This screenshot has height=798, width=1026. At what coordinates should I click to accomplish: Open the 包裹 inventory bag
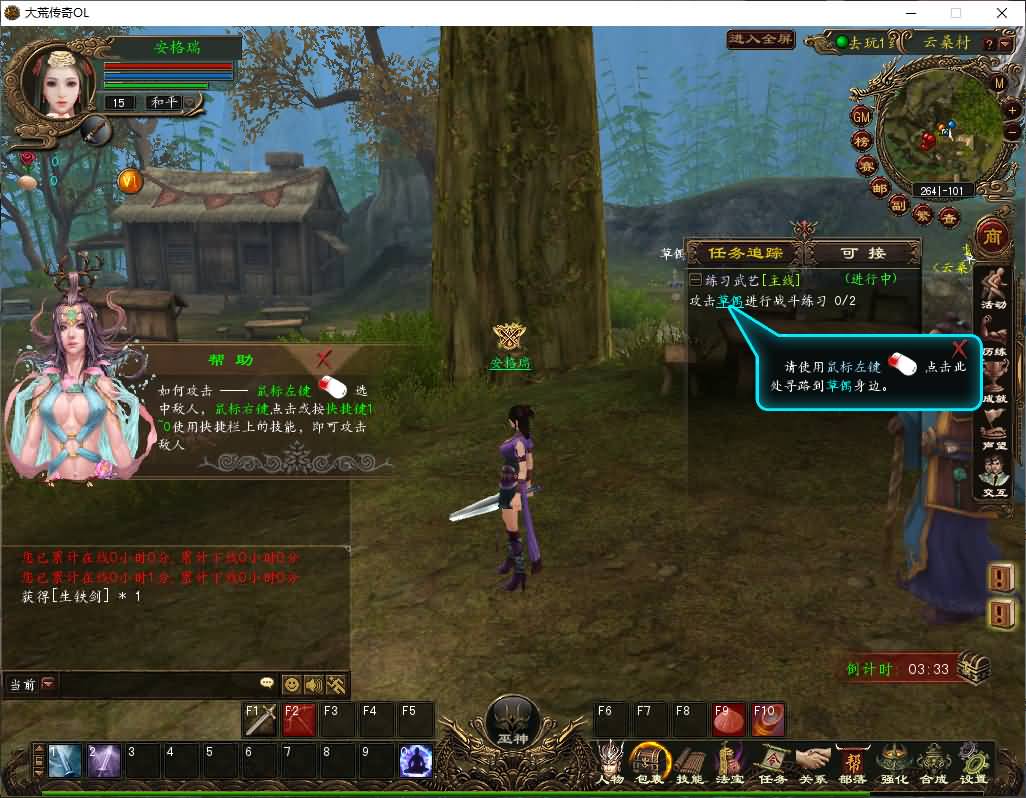[x=650, y=764]
